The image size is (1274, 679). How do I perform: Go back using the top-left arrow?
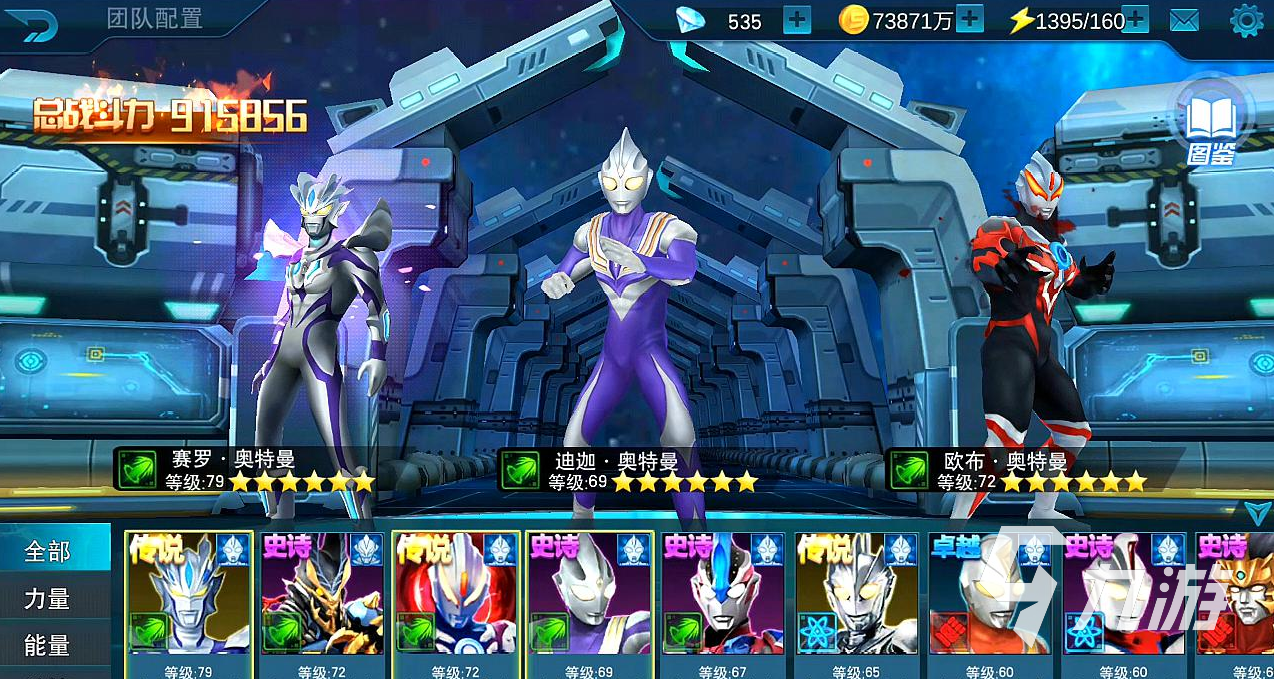tap(38, 23)
